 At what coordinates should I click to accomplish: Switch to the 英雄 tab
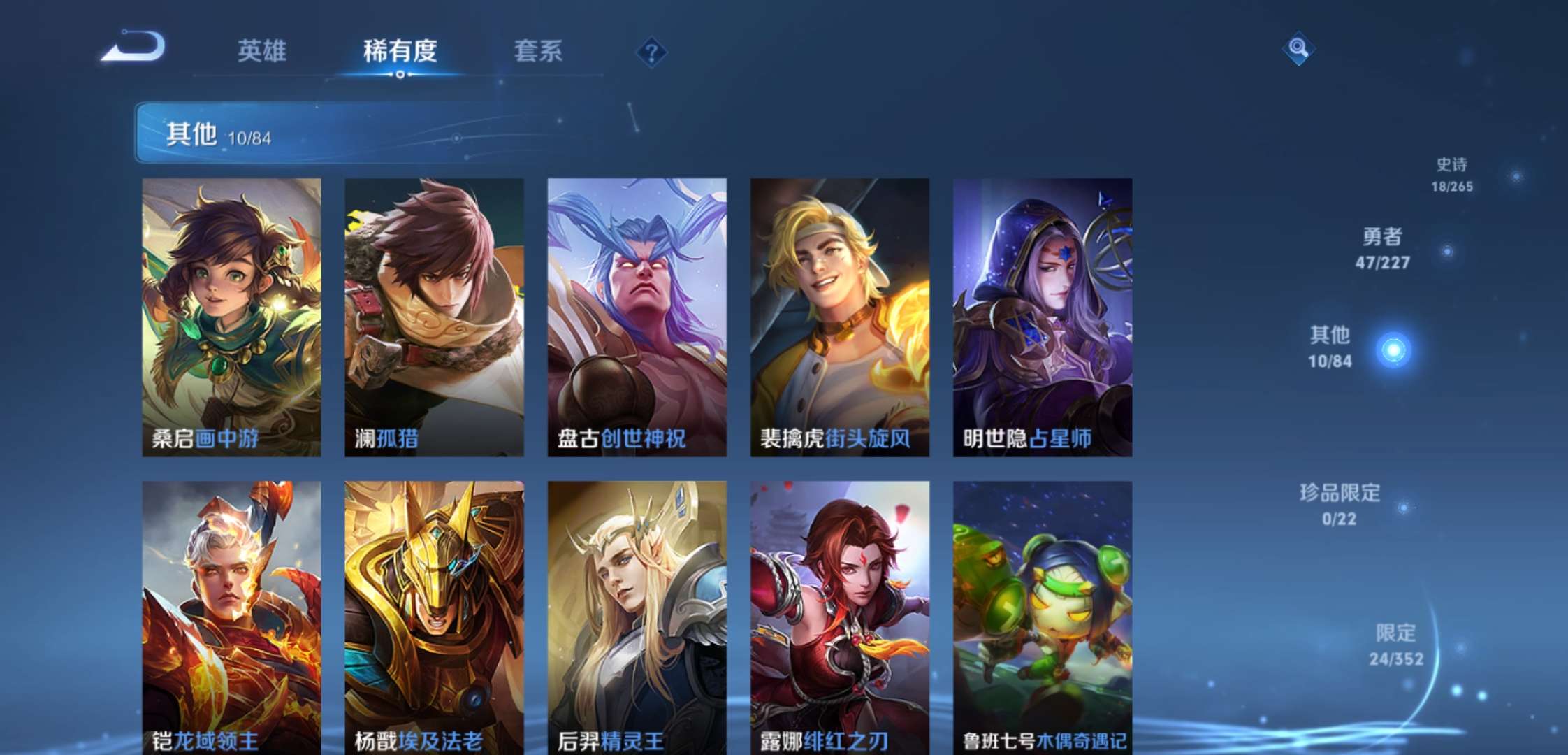click(263, 51)
